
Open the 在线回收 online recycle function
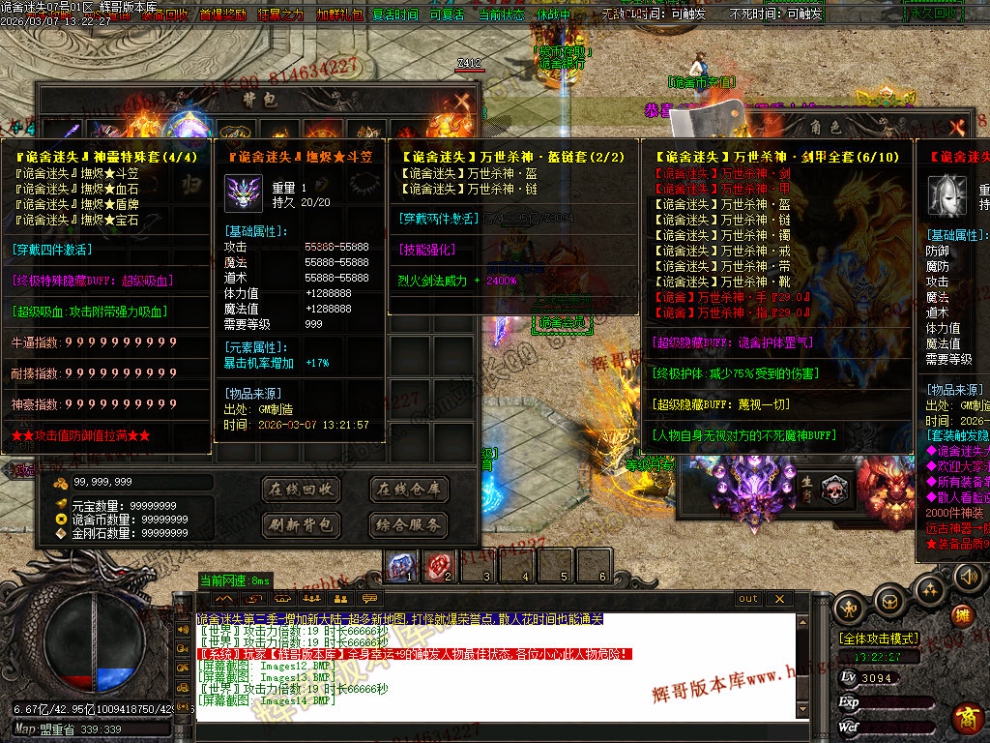tap(301, 489)
